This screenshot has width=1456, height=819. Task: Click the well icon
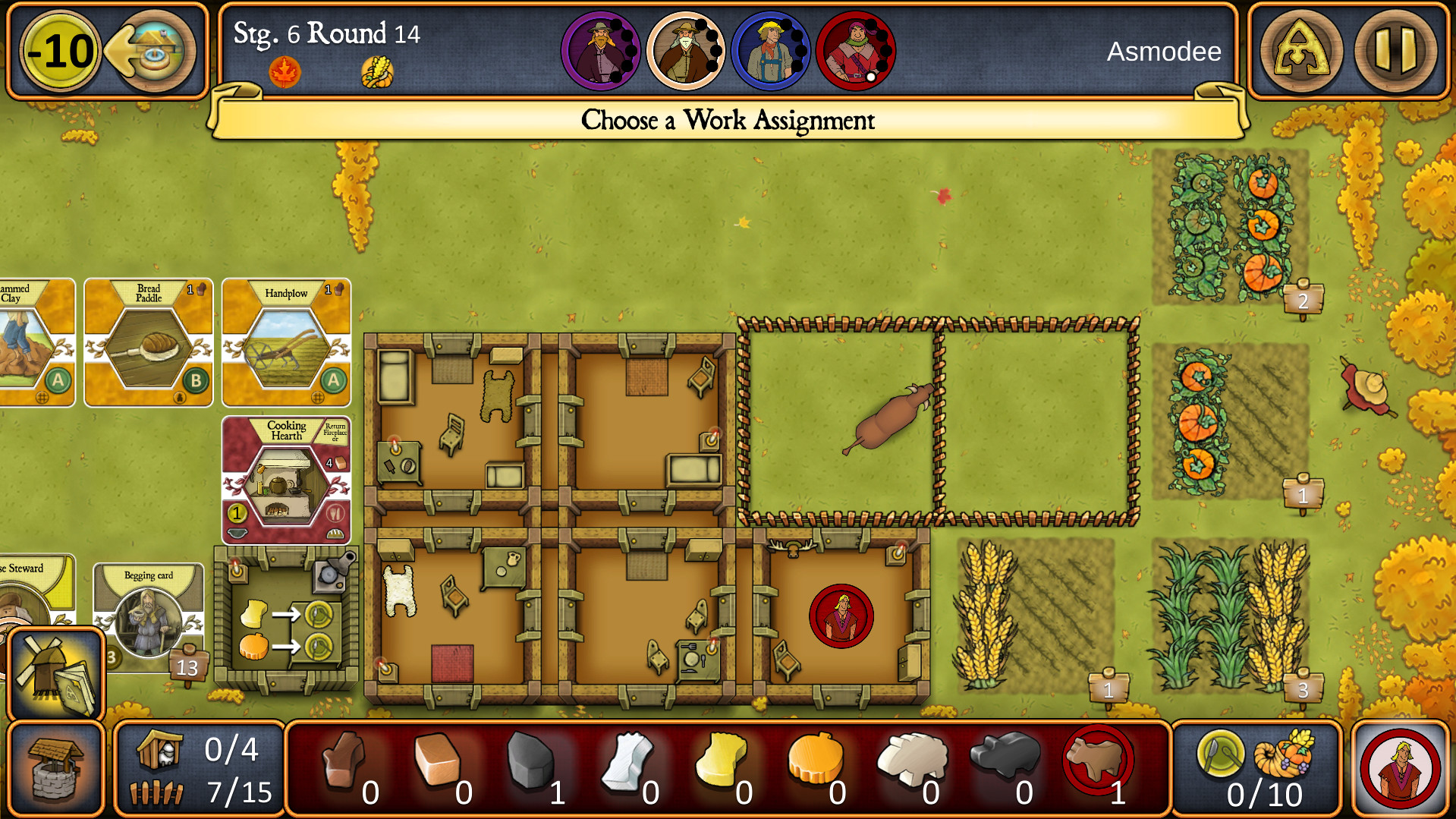pos(57,767)
